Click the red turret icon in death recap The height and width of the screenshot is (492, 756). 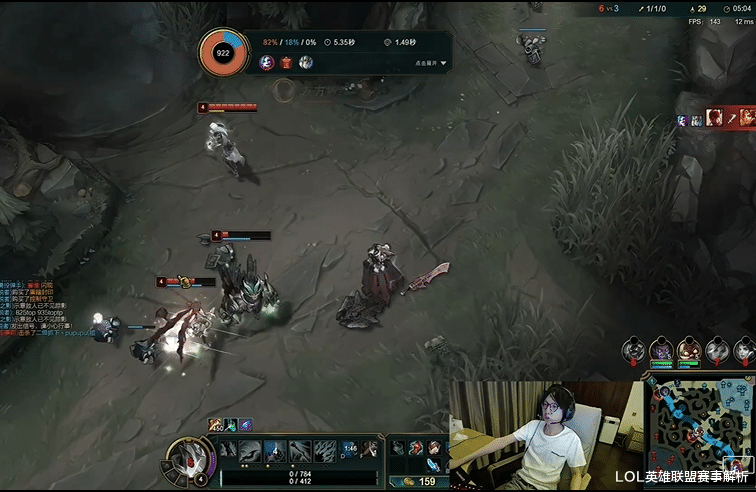pos(286,62)
